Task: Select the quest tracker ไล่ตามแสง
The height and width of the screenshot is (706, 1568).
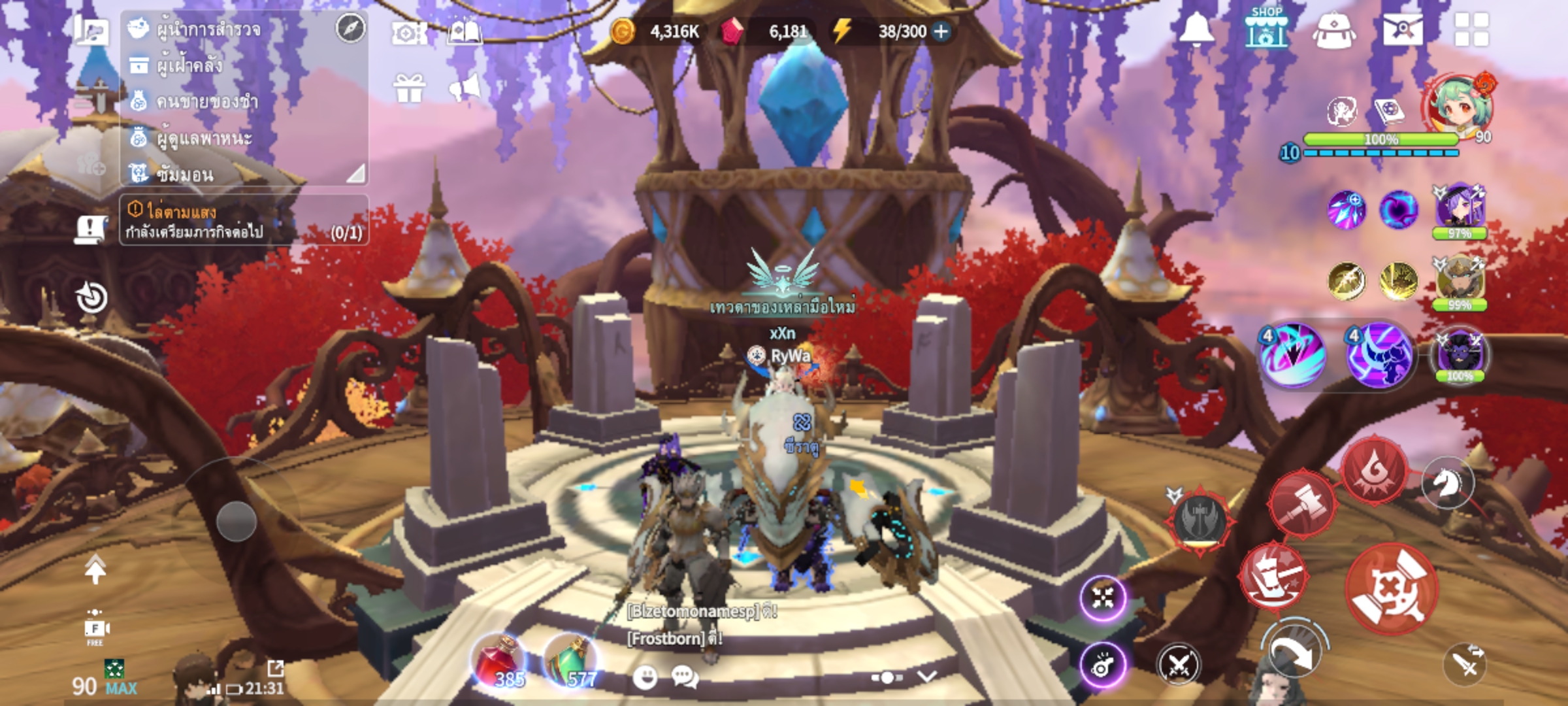Action: tap(243, 221)
